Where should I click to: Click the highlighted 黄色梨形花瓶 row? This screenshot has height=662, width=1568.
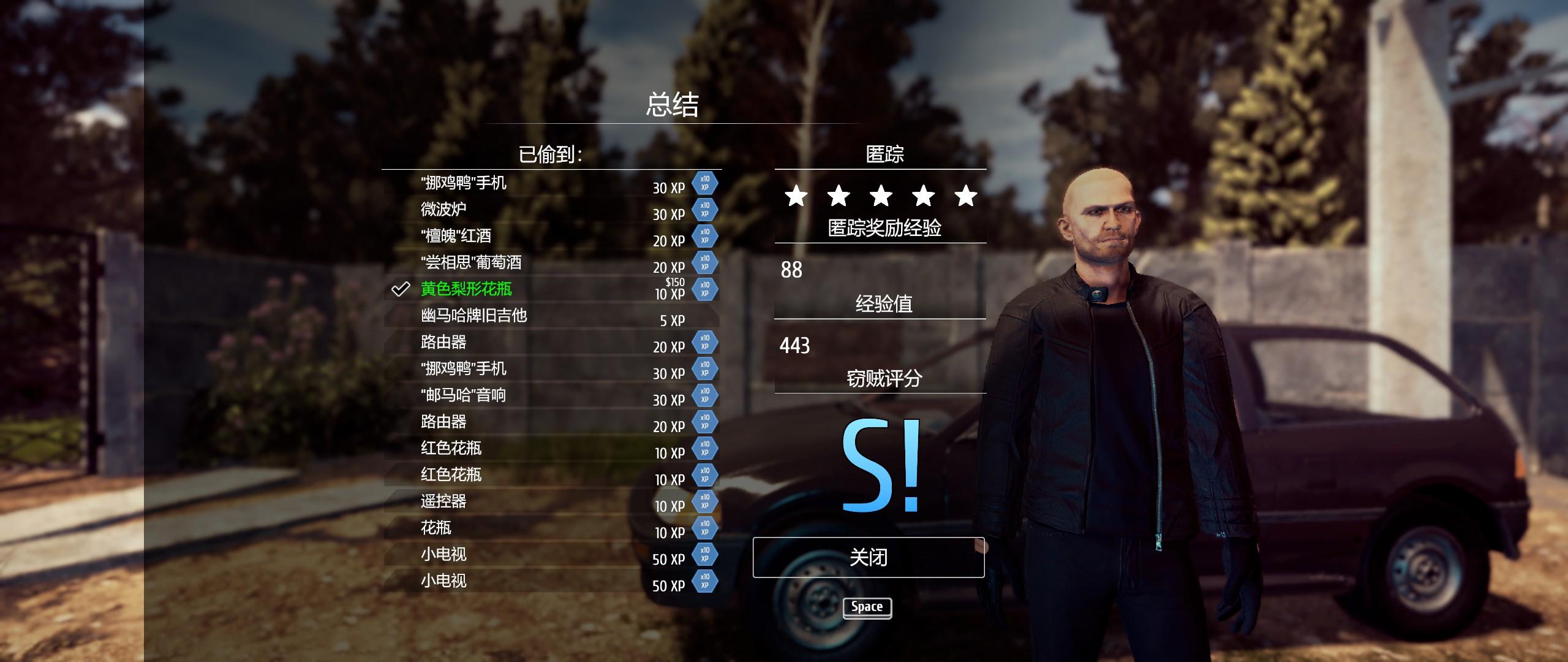click(551, 289)
